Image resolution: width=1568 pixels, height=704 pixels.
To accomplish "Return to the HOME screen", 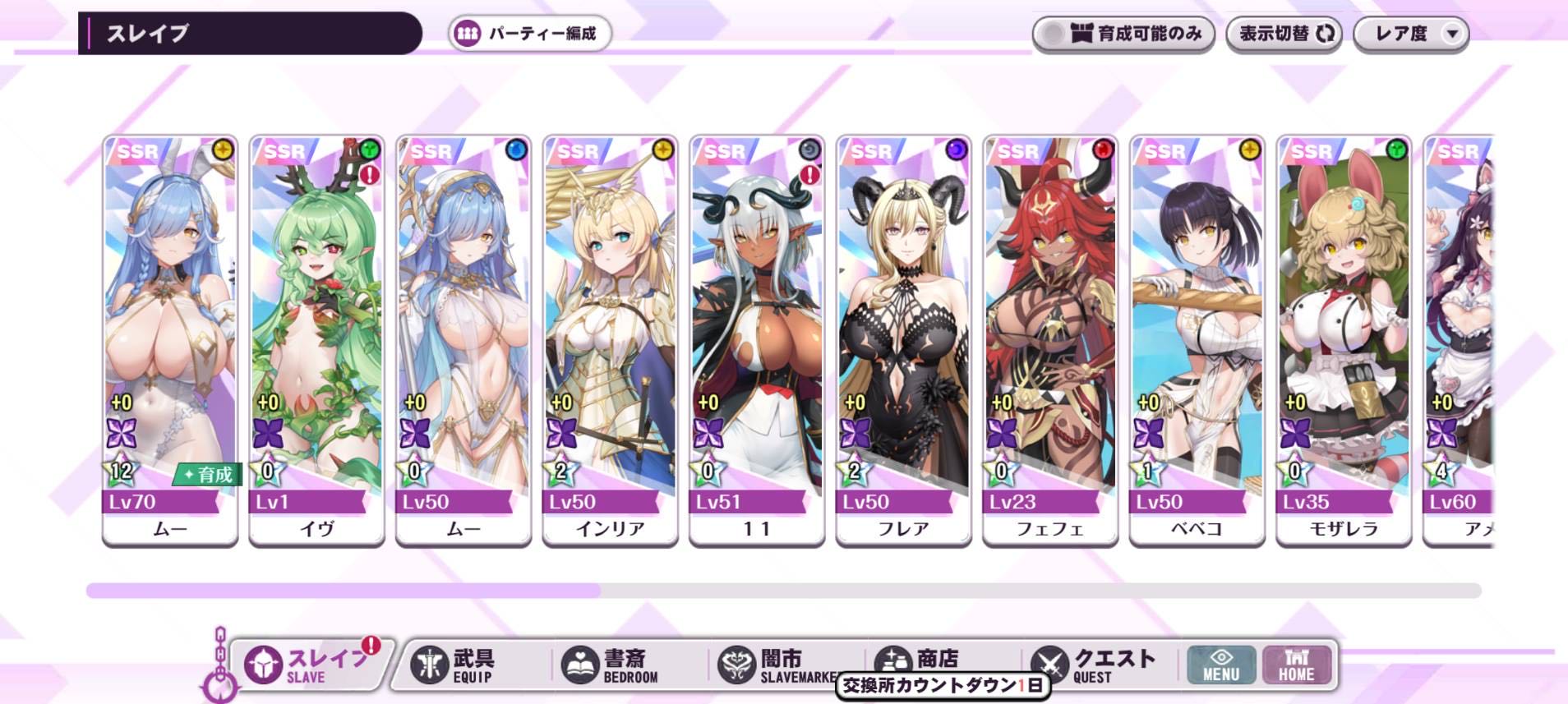I will [1296, 665].
